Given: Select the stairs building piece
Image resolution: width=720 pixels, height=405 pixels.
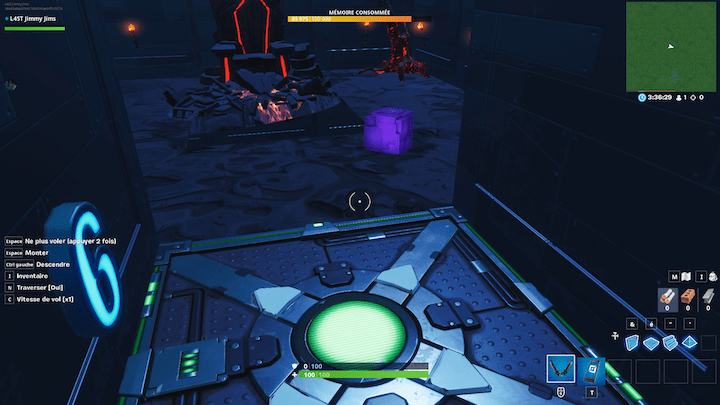Looking at the screenshot, I should coord(671,343).
